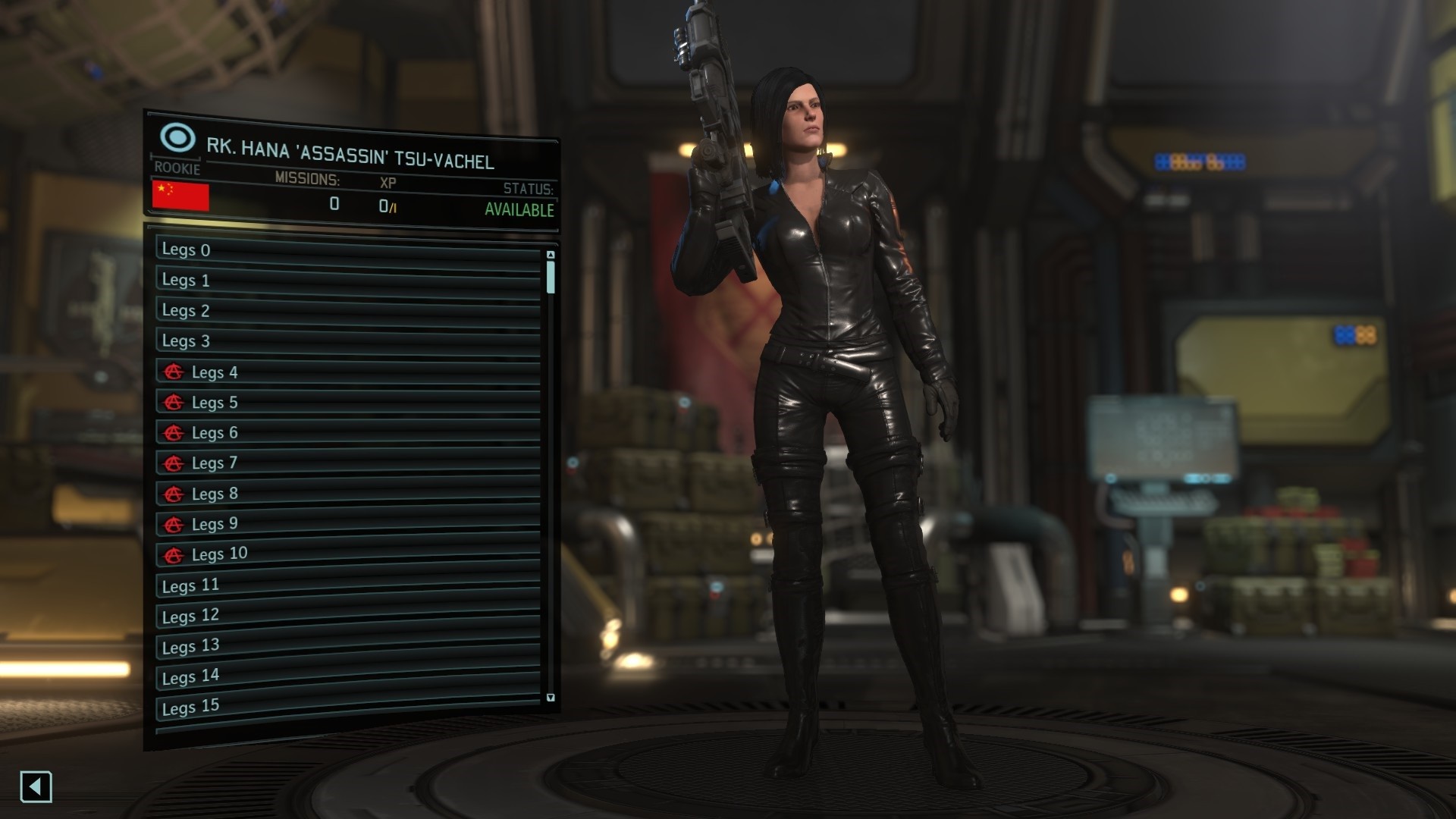Select Legs 3 armor option
The image size is (1456, 819).
click(x=347, y=341)
